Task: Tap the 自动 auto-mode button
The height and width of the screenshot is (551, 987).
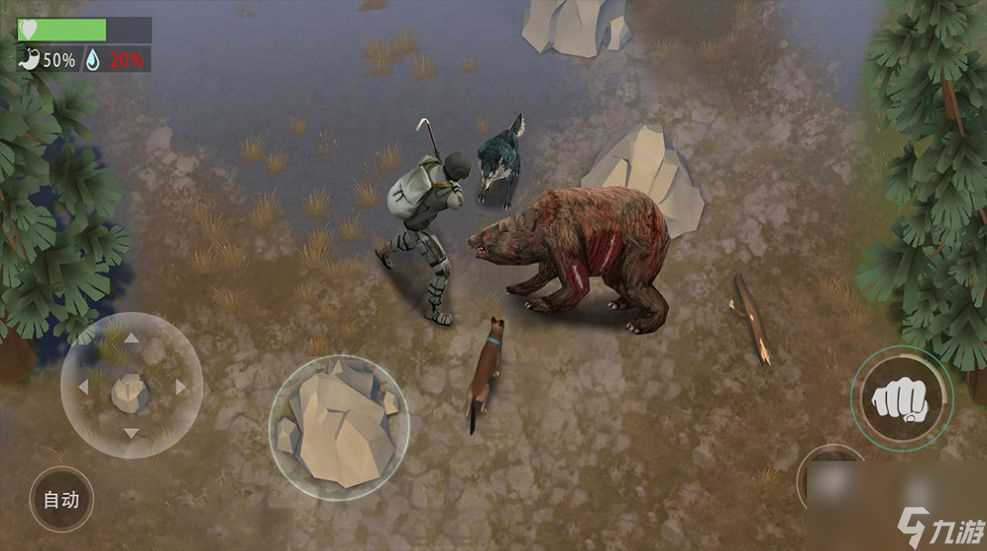Action: point(61,498)
